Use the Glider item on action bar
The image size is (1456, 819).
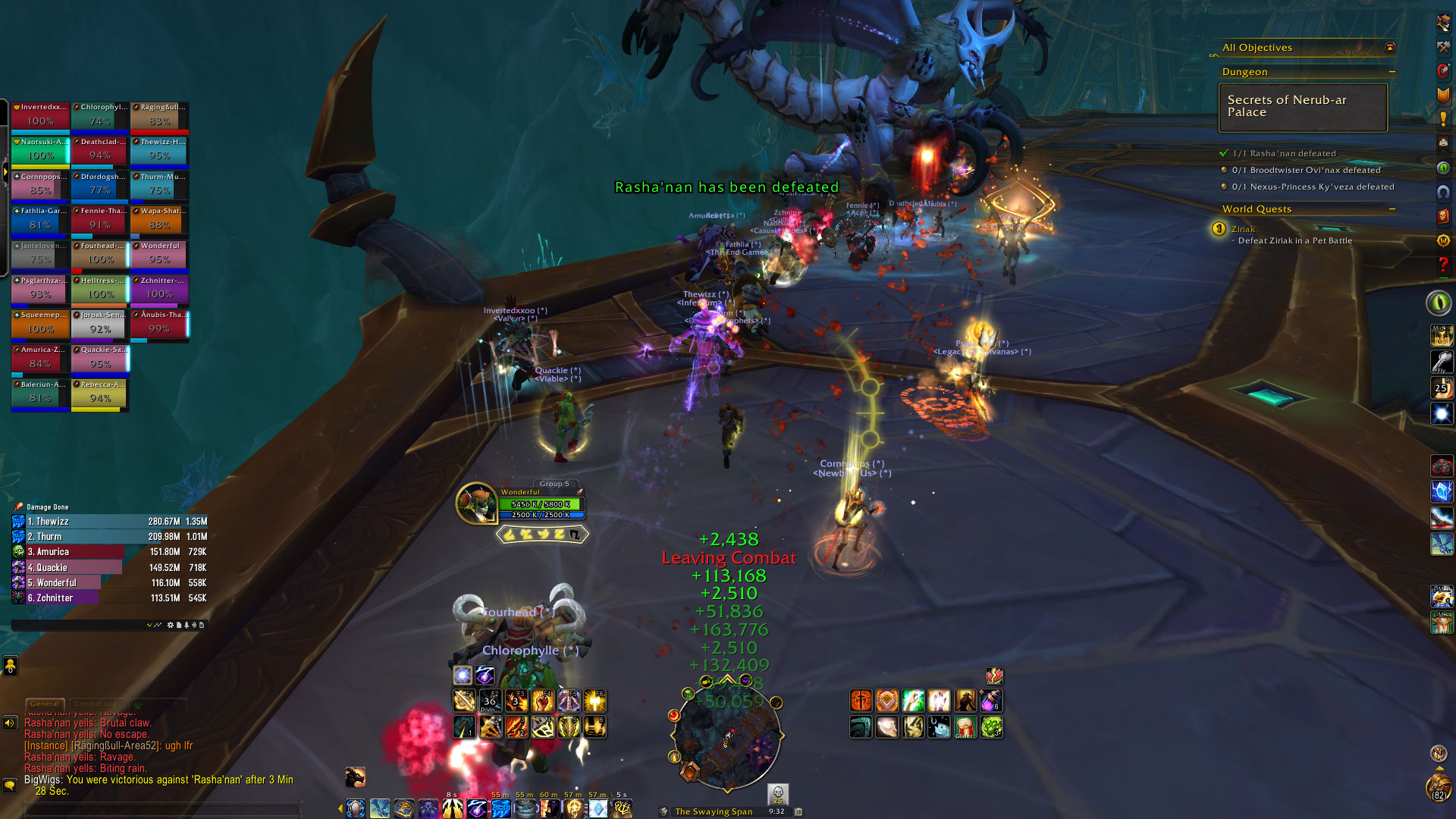965,727
